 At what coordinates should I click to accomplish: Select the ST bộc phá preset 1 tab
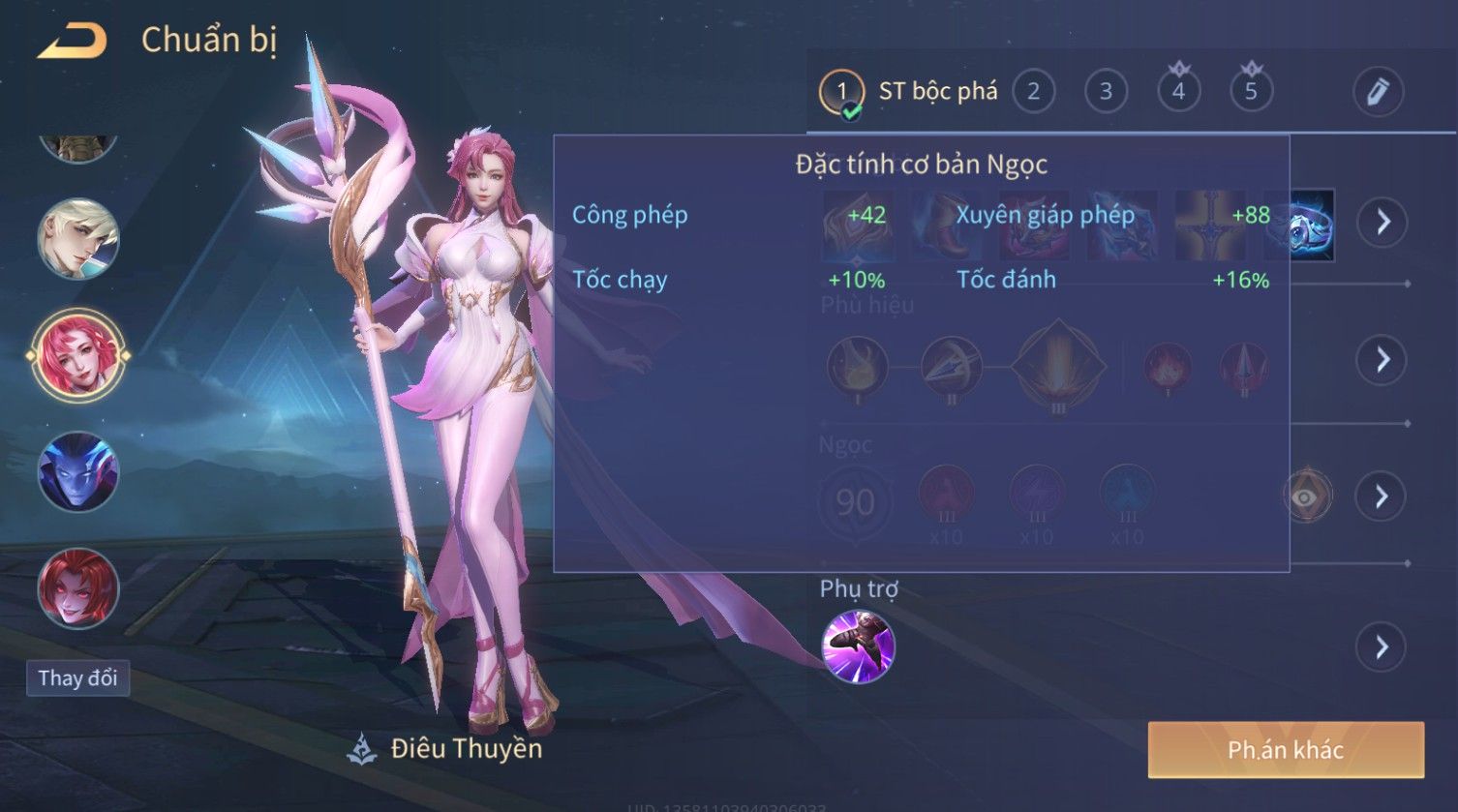click(841, 93)
